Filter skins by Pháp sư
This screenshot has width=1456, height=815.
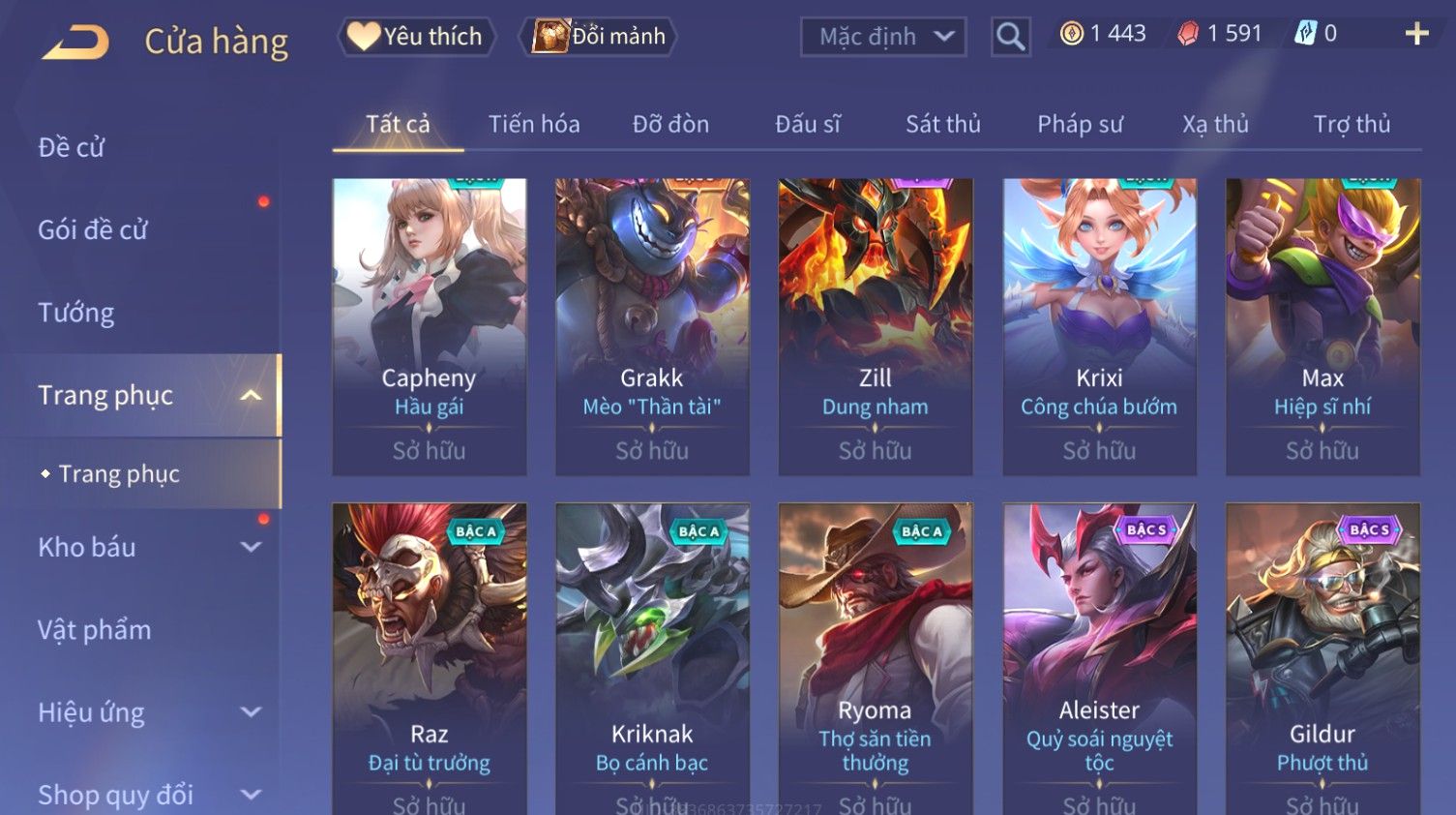pyautogui.click(x=1080, y=125)
